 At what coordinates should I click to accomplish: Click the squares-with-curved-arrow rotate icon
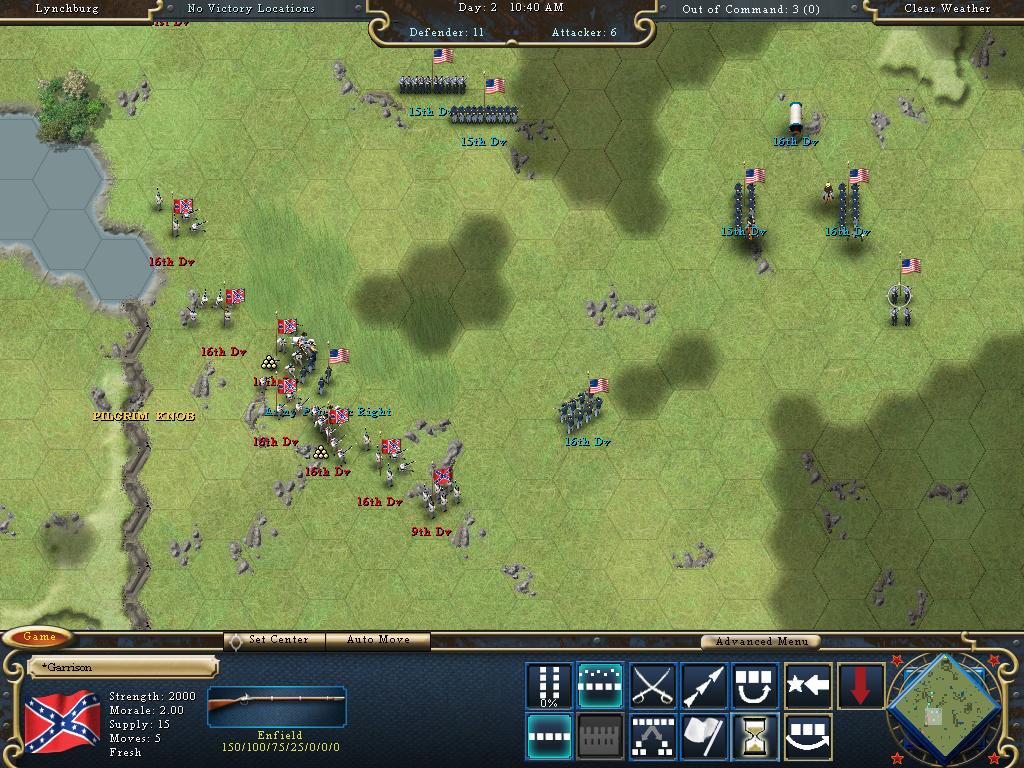pyautogui.click(x=756, y=686)
